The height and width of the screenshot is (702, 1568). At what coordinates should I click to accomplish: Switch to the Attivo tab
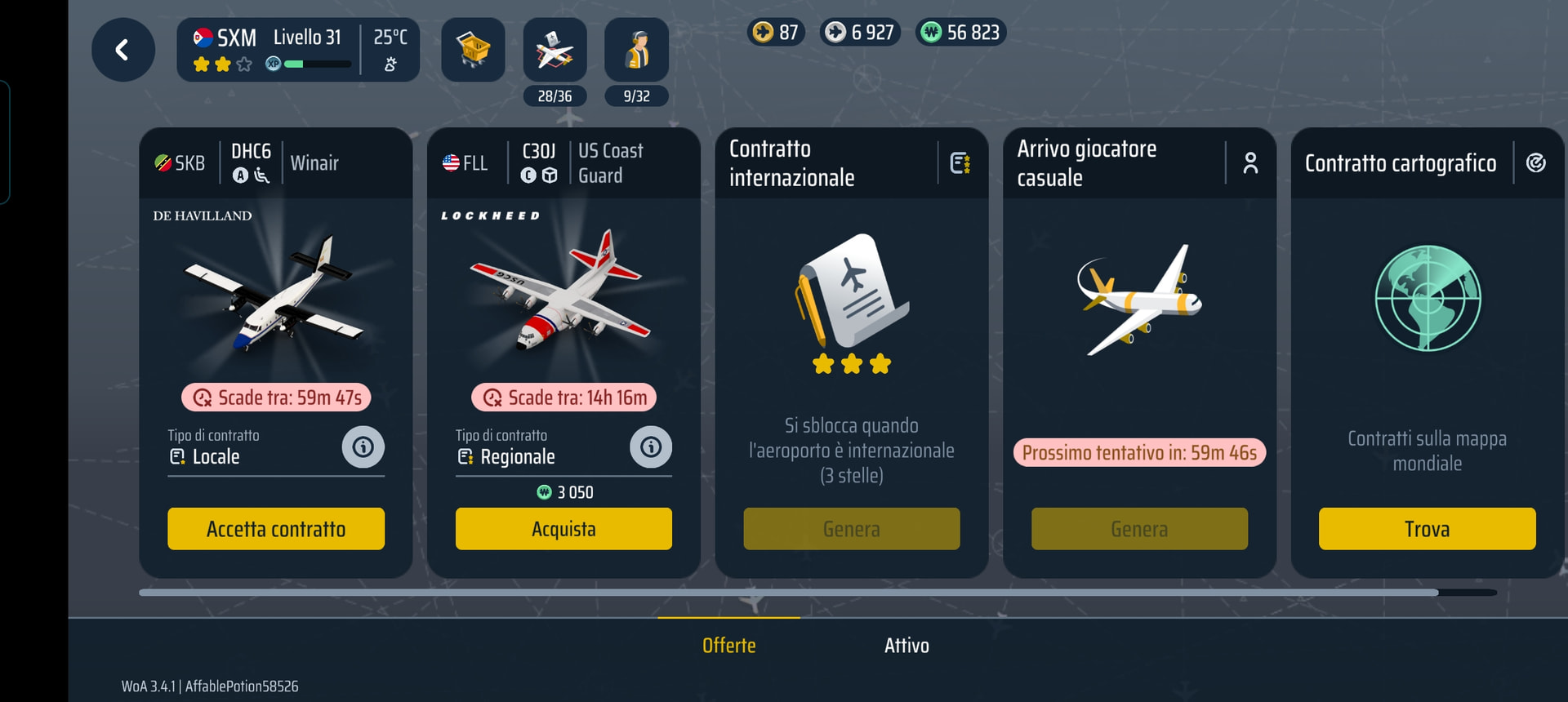906,646
